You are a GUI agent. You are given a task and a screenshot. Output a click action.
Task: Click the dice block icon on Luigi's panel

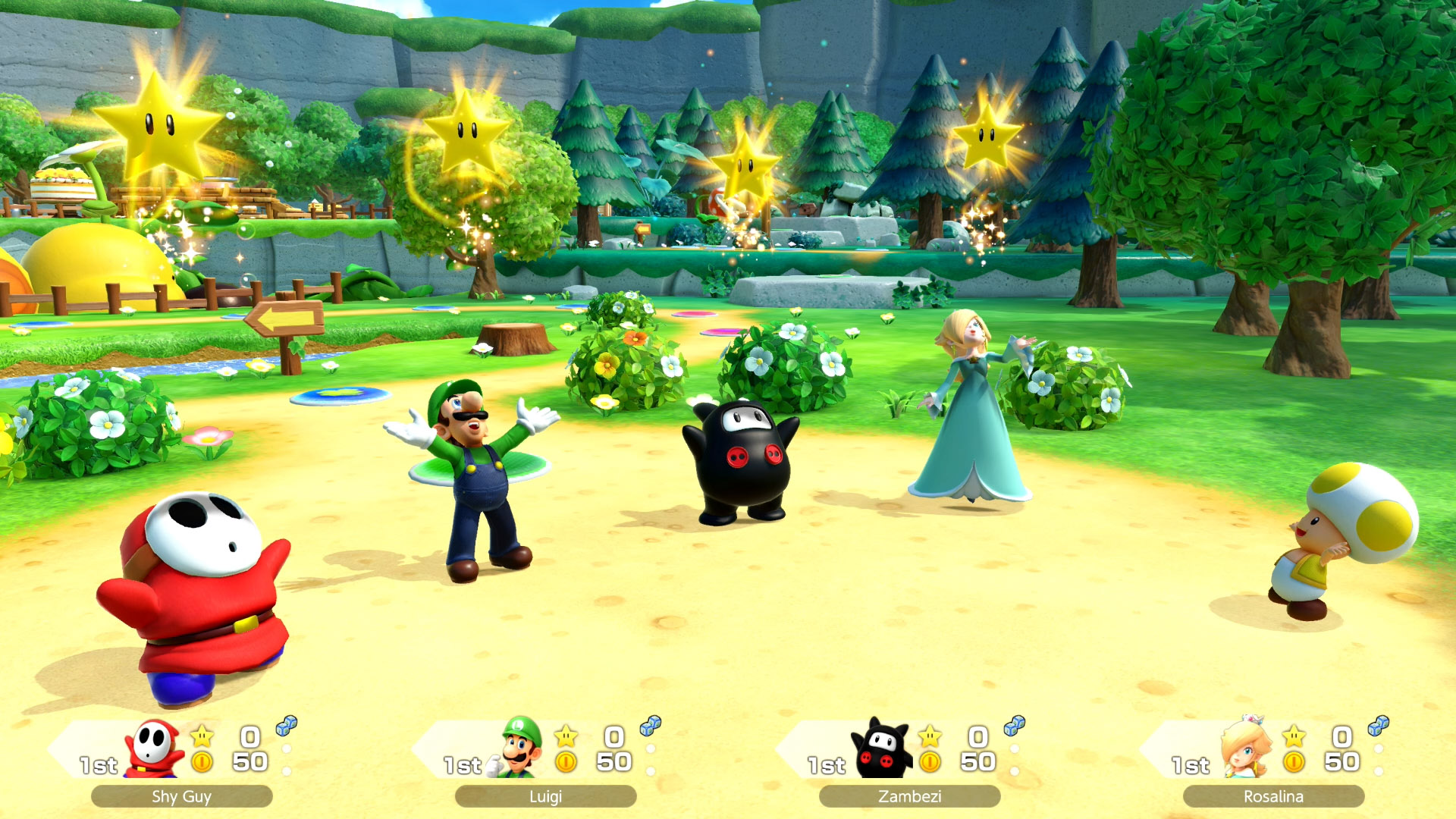pos(651,726)
